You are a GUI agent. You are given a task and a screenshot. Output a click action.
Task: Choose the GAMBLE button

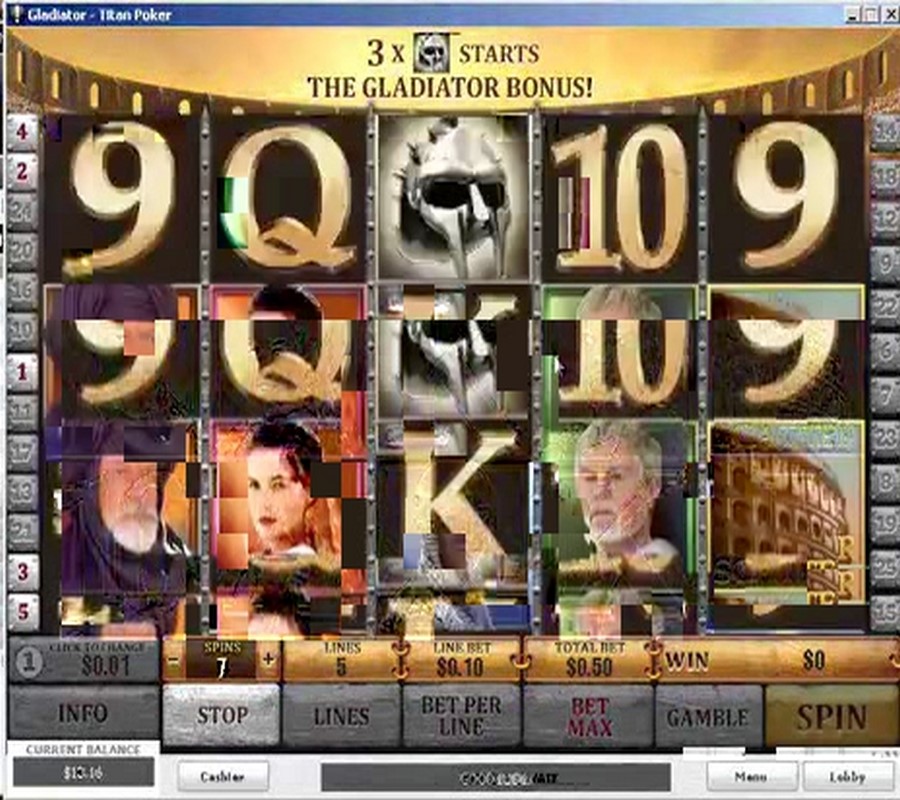pyautogui.click(x=708, y=716)
